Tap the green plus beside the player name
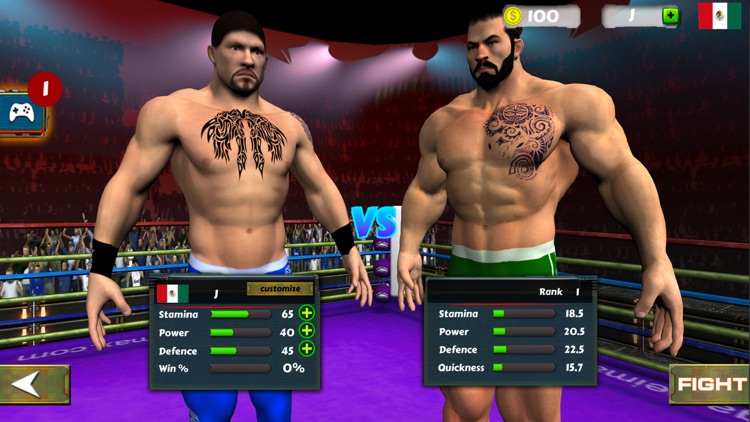This screenshot has width=750, height=422. [x=670, y=16]
